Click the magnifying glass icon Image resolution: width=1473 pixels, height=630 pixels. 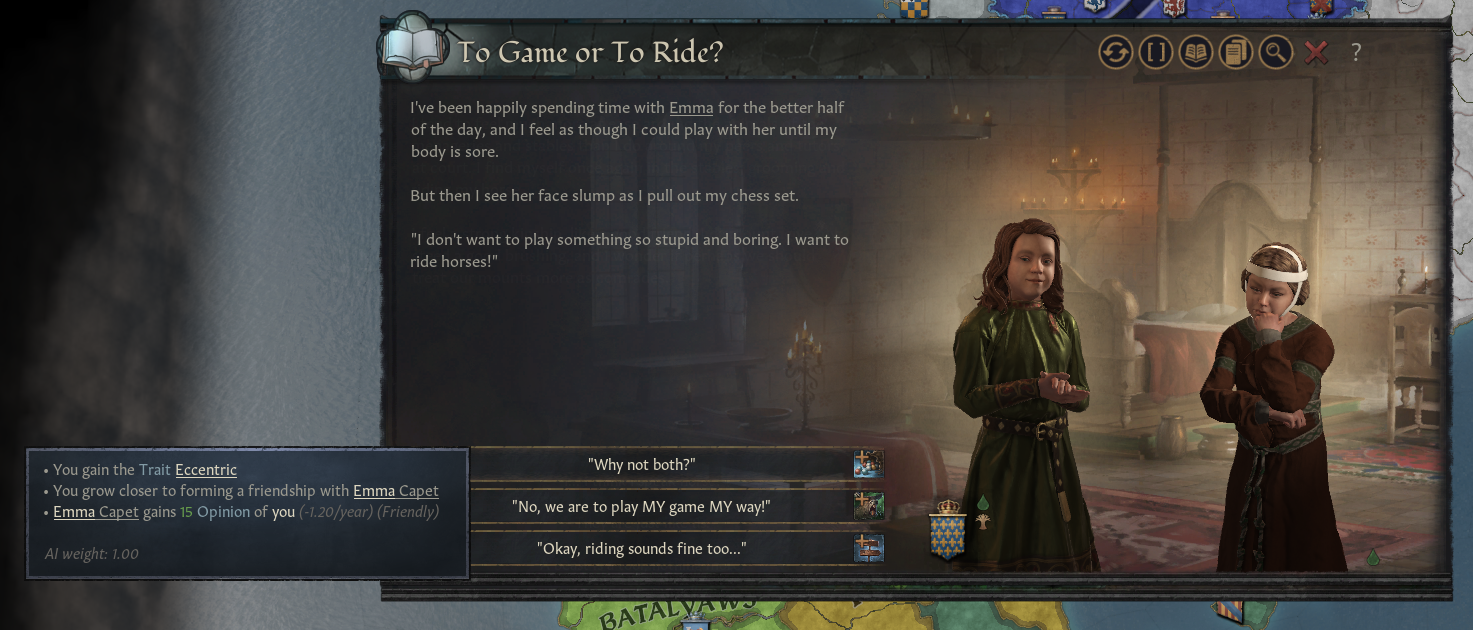[x=1276, y=53]
